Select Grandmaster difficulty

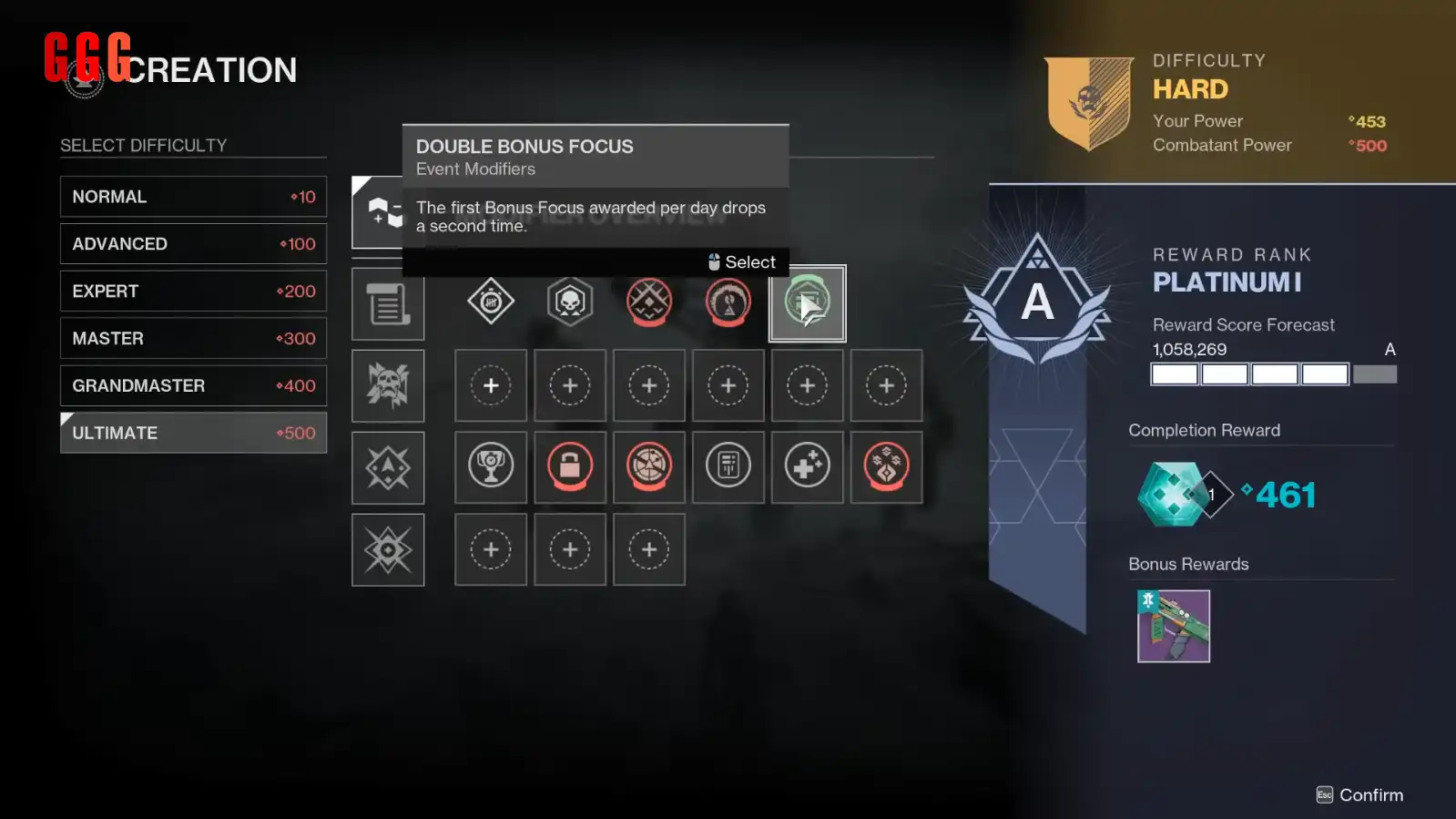coord(193,386)
